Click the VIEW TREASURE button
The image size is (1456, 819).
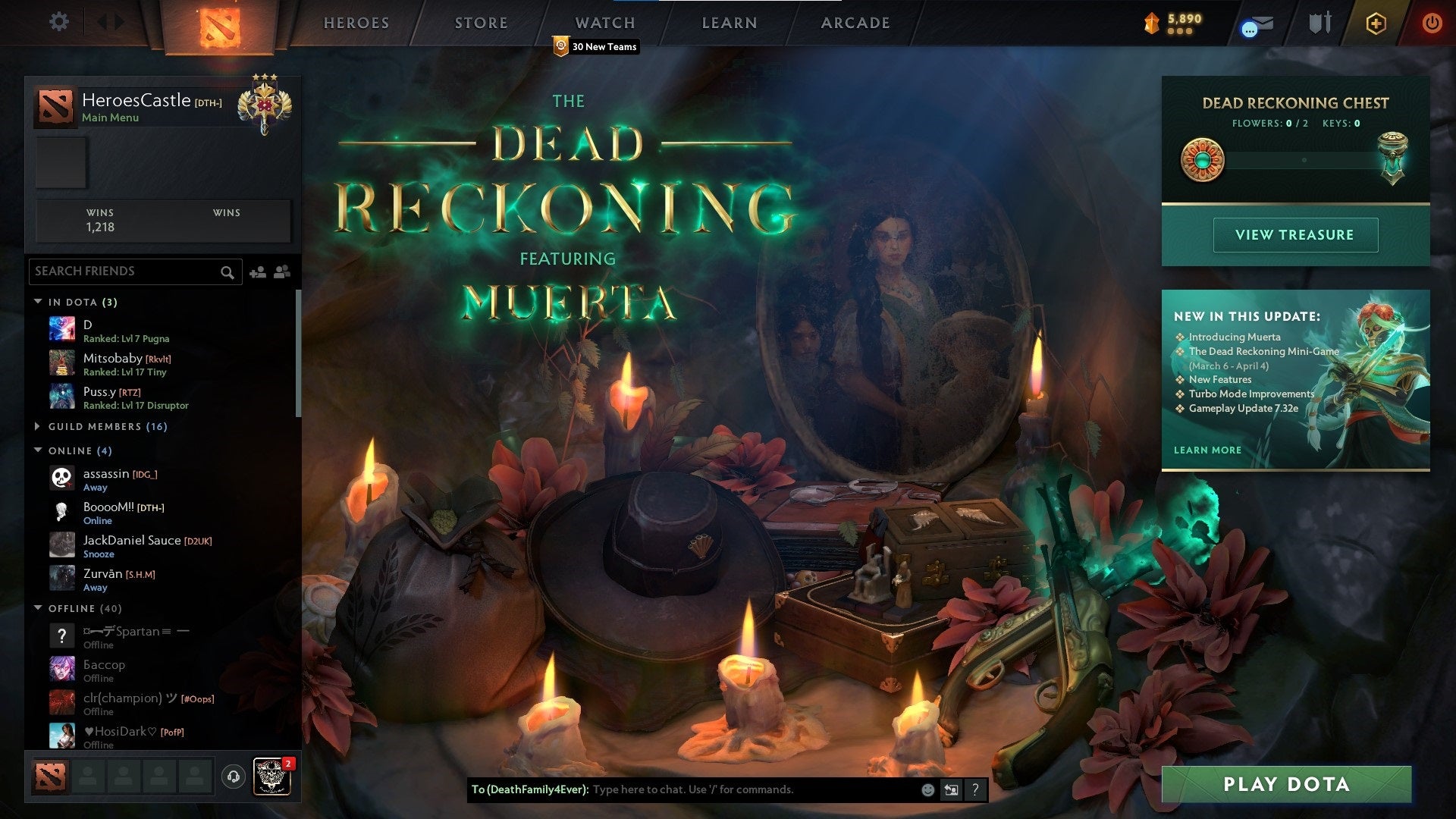point(1295,234)
